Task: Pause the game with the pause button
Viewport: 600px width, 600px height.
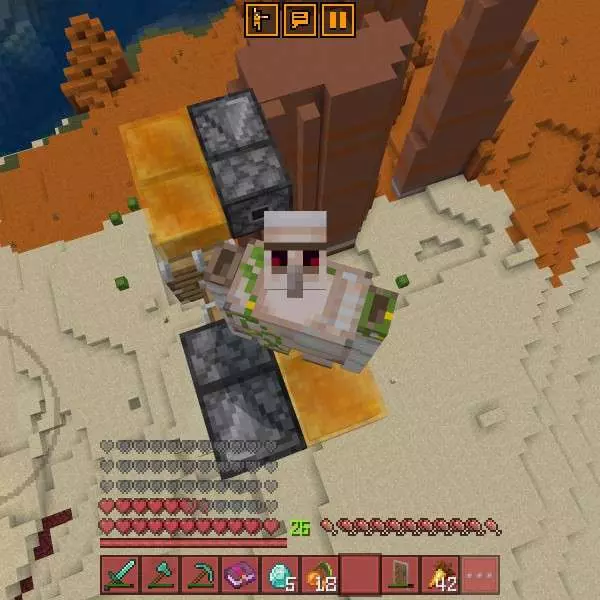Action: (x=338, y=19)
